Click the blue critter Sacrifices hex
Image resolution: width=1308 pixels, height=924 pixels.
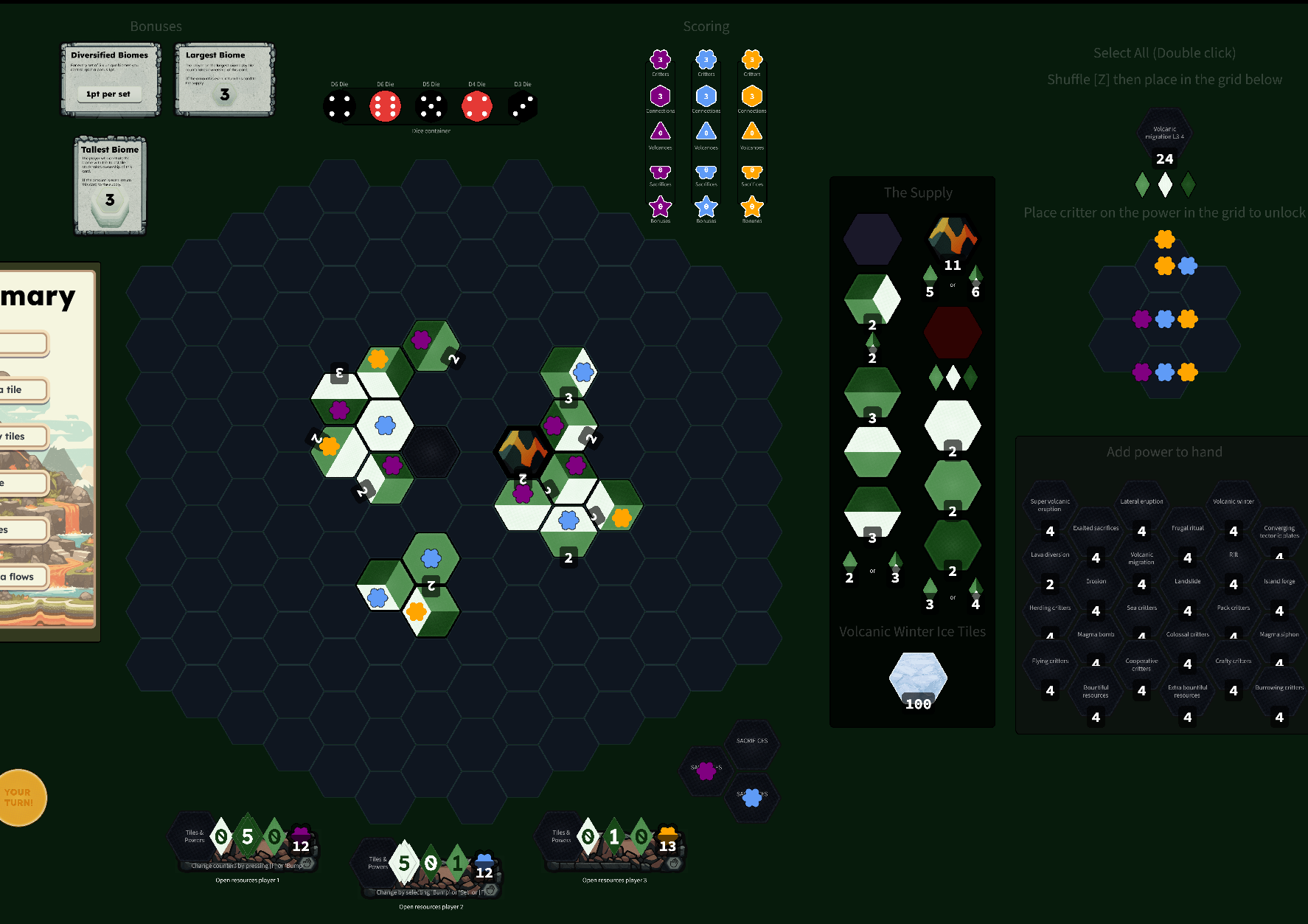pos(752,796)
